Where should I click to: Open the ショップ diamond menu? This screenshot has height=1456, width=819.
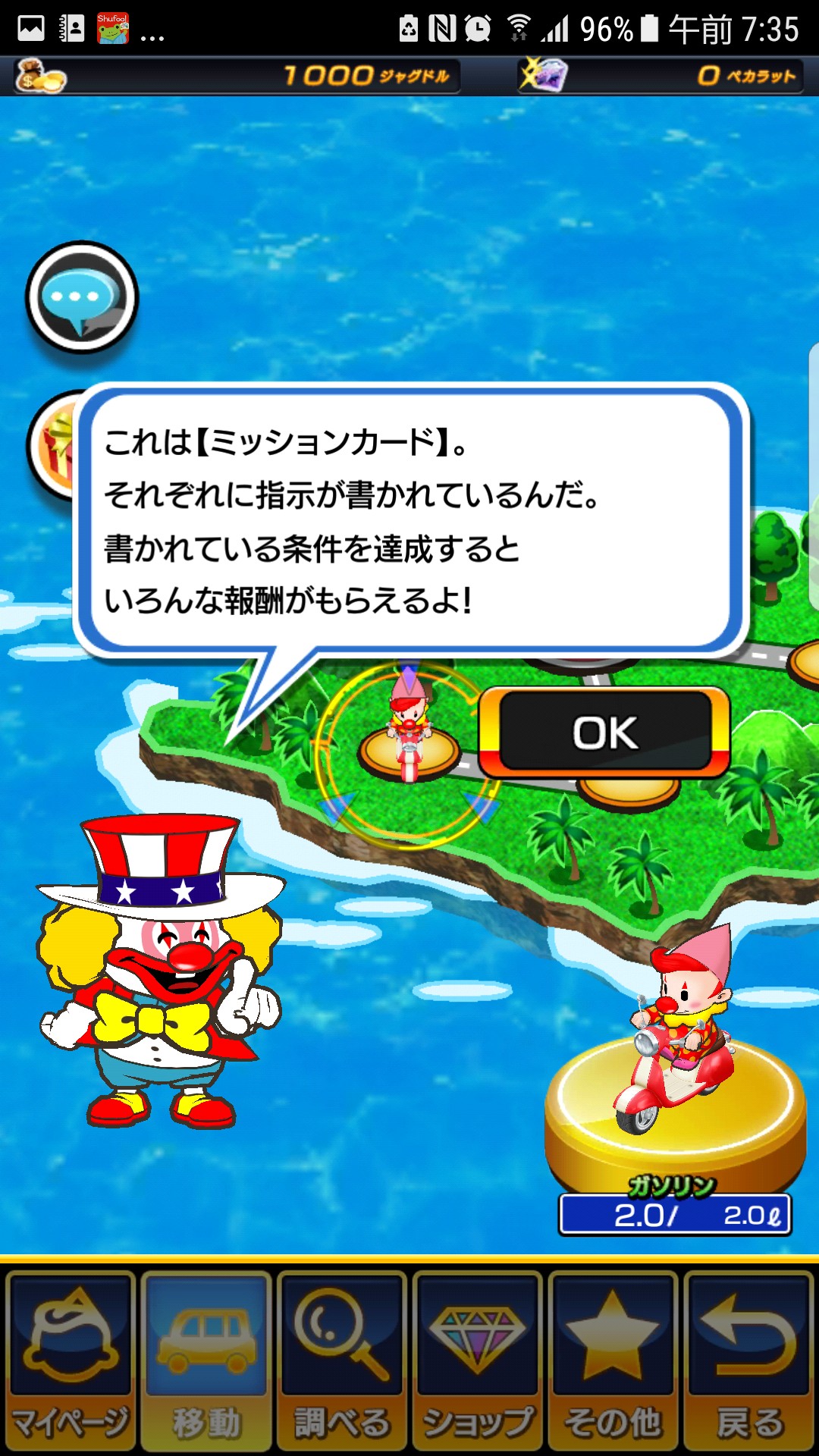point(477,1360)
